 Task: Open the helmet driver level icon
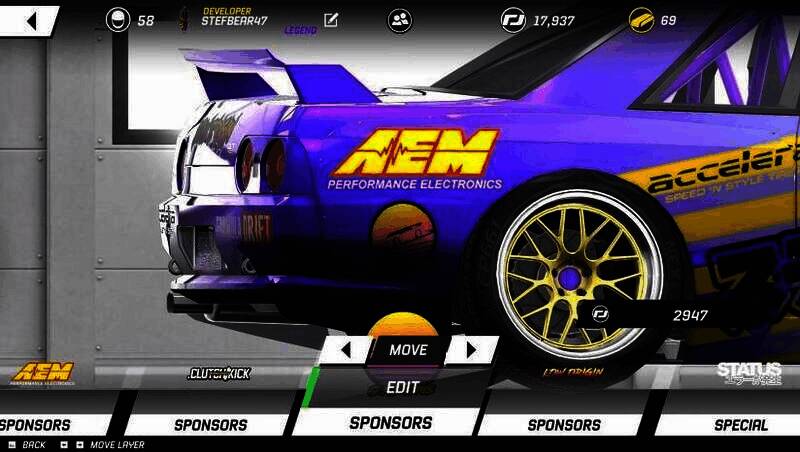pos(118,20)
